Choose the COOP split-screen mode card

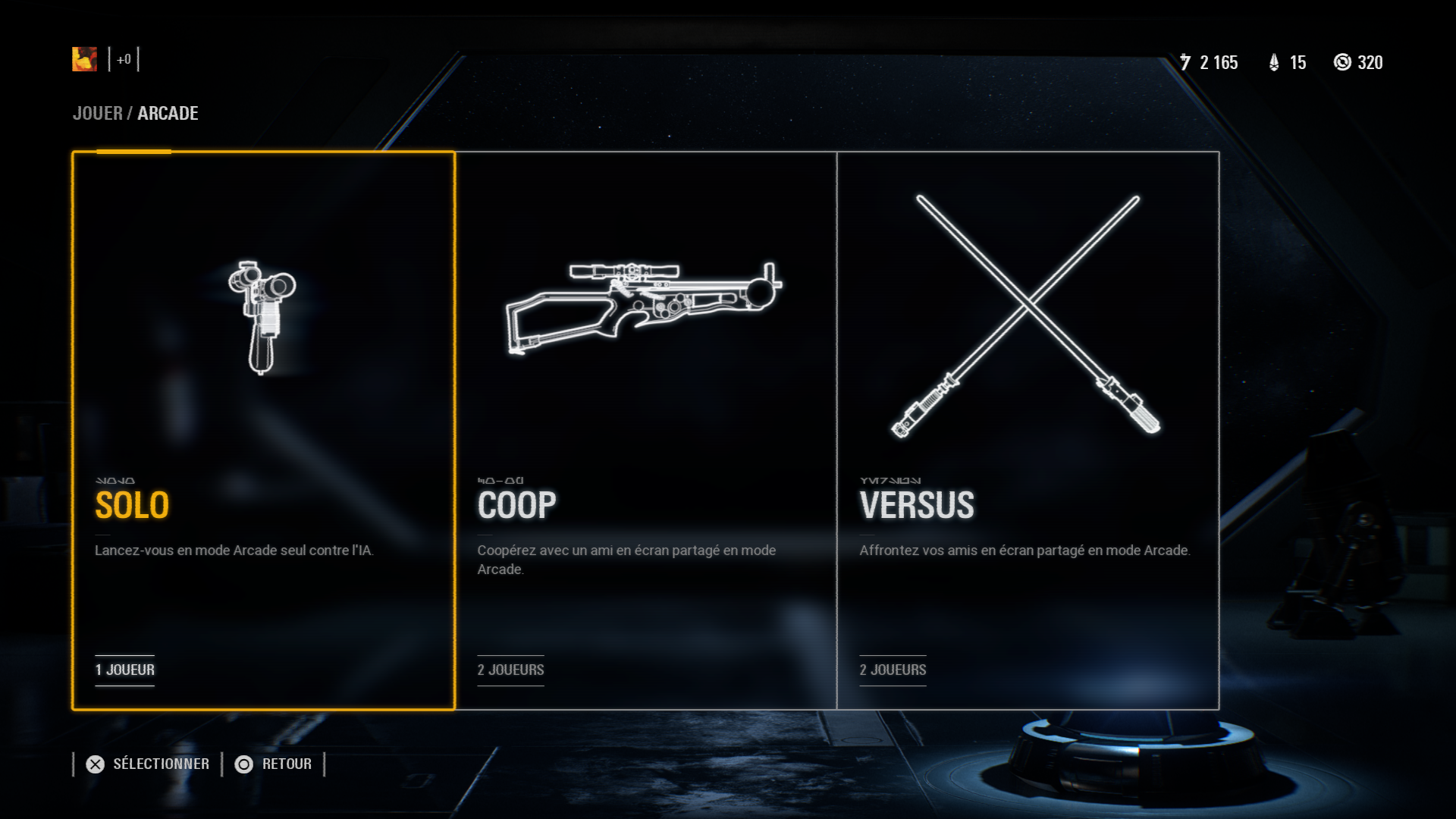click(x=646, y=430)
